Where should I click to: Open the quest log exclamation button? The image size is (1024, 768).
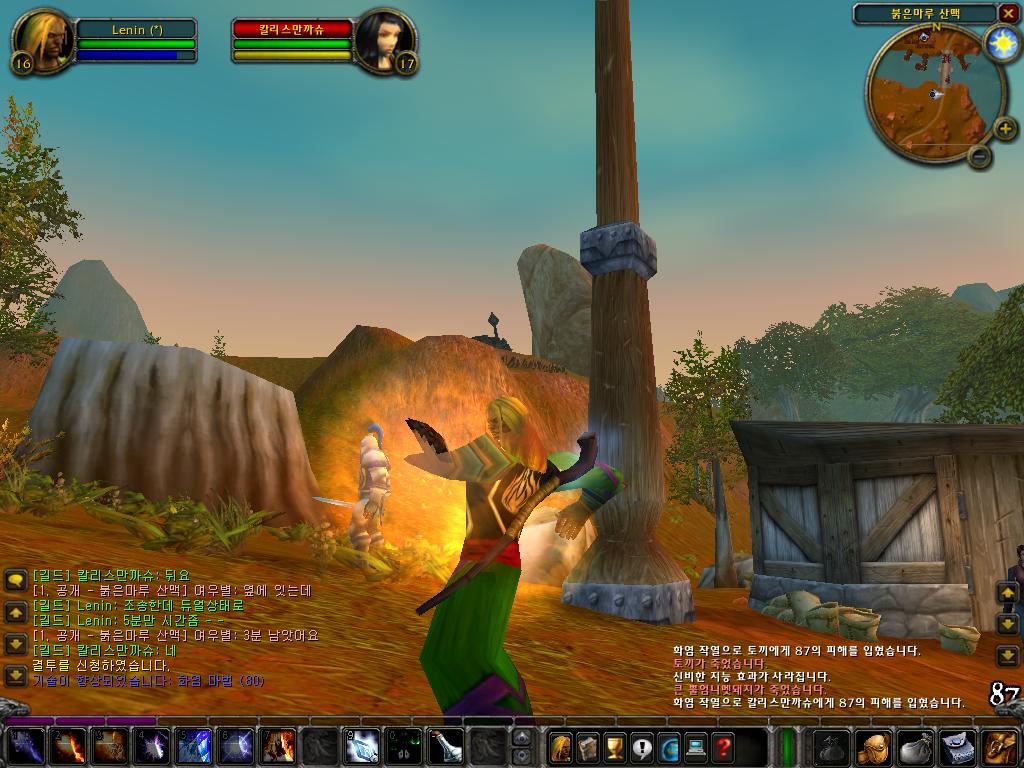pos(641,747)
